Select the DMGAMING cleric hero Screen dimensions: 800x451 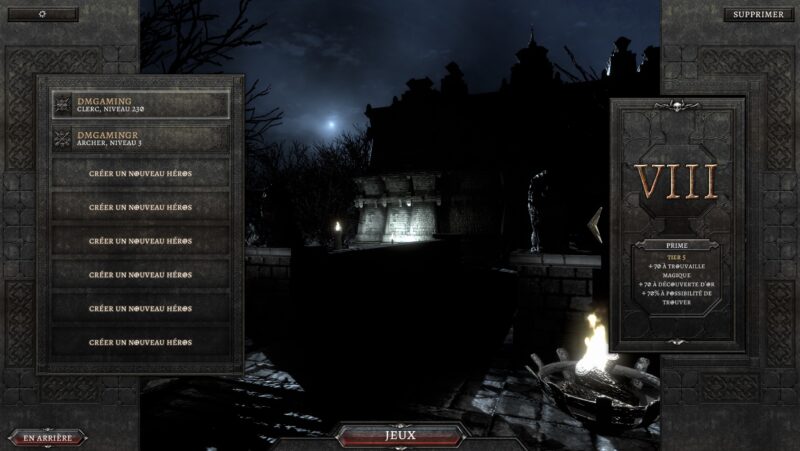pos(140,104)
